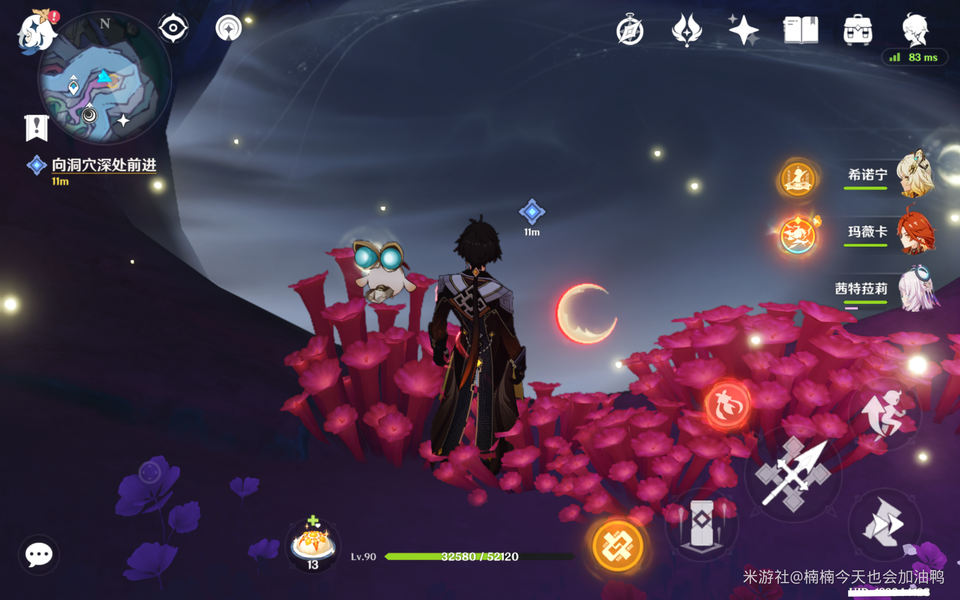
Task: Open the chat speech bubble
Action: (x=39, y=554)
